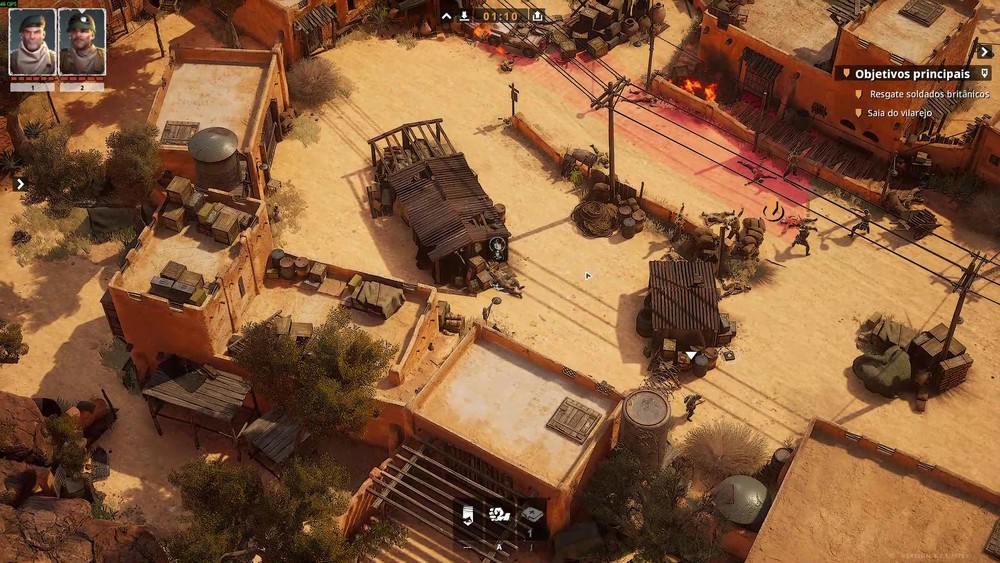Activate the punch fist ability icon
Image resolution: width=1000 pixels, height=563 pixels.
point(499,516)
